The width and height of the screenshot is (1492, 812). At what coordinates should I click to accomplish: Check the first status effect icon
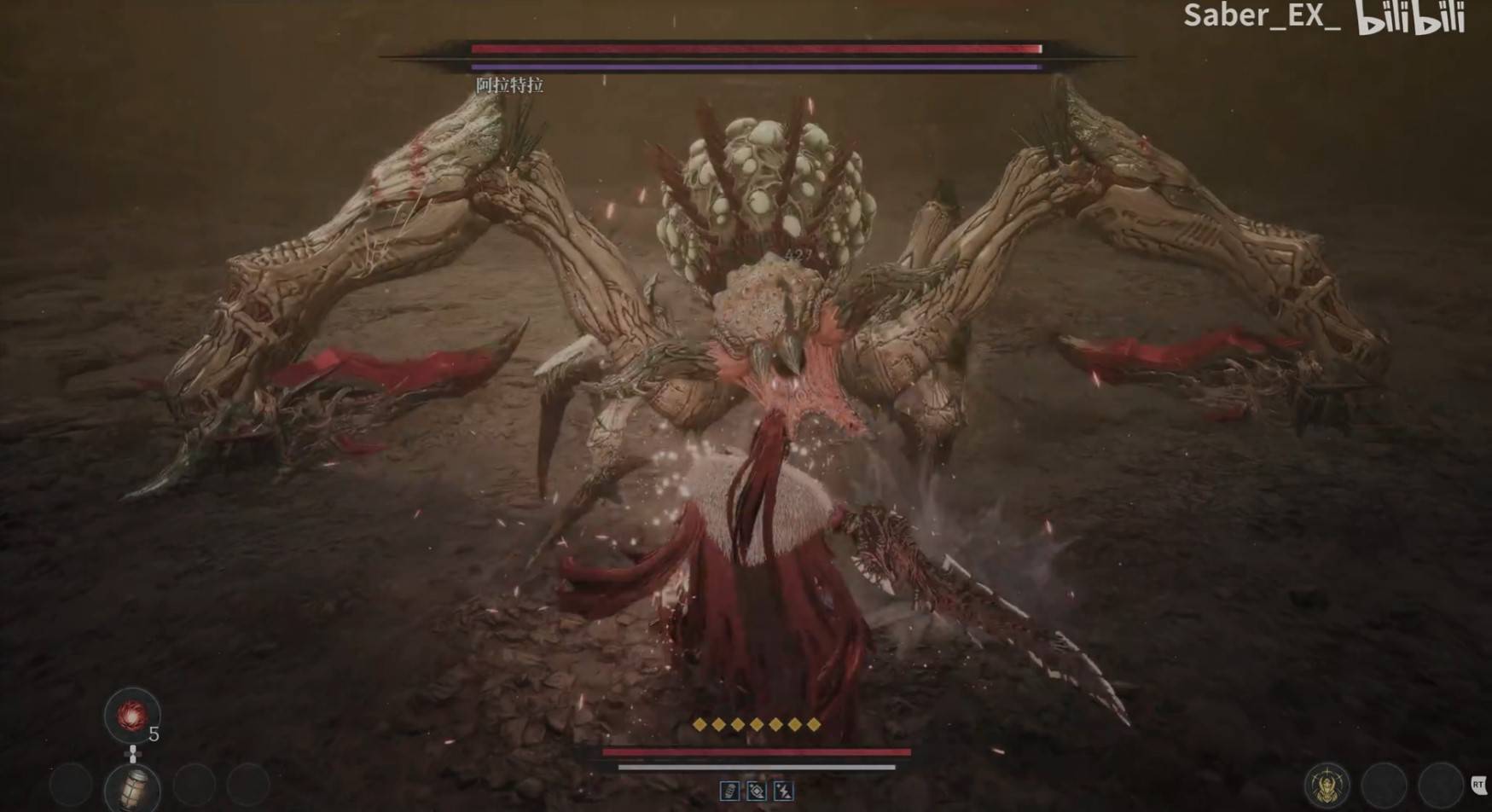[729, 792]
